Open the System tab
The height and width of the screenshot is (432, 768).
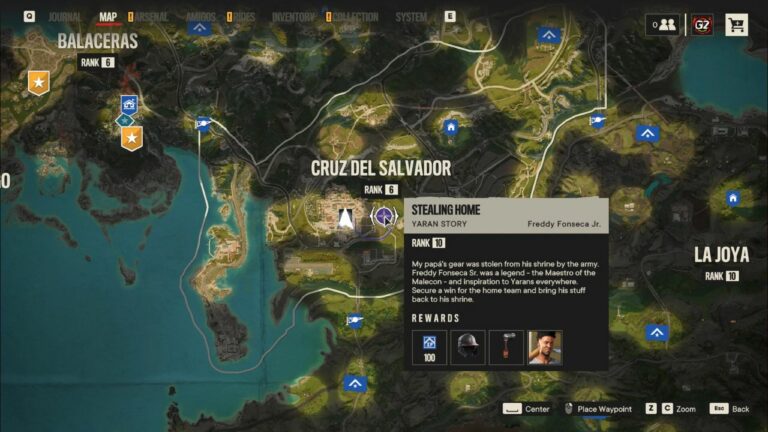tap(411, 17)
